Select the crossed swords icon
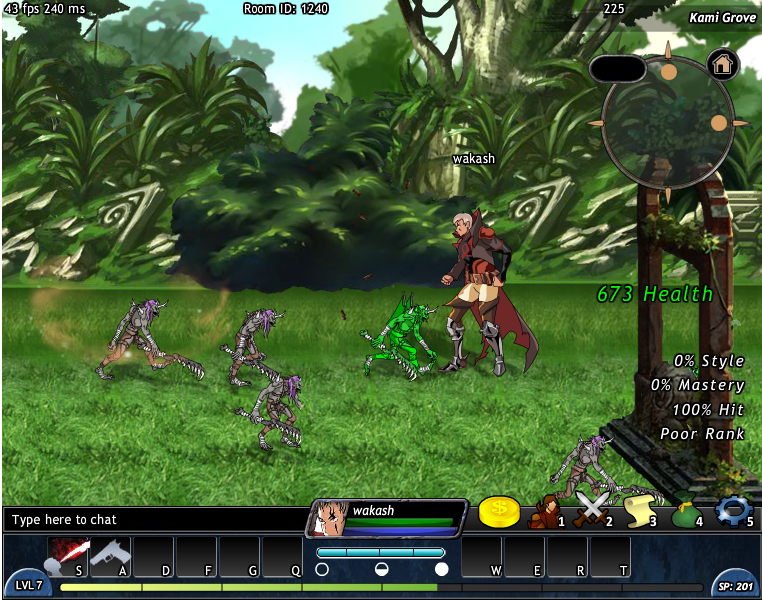This screenshot has height=600, width=762. coord(591,512)
